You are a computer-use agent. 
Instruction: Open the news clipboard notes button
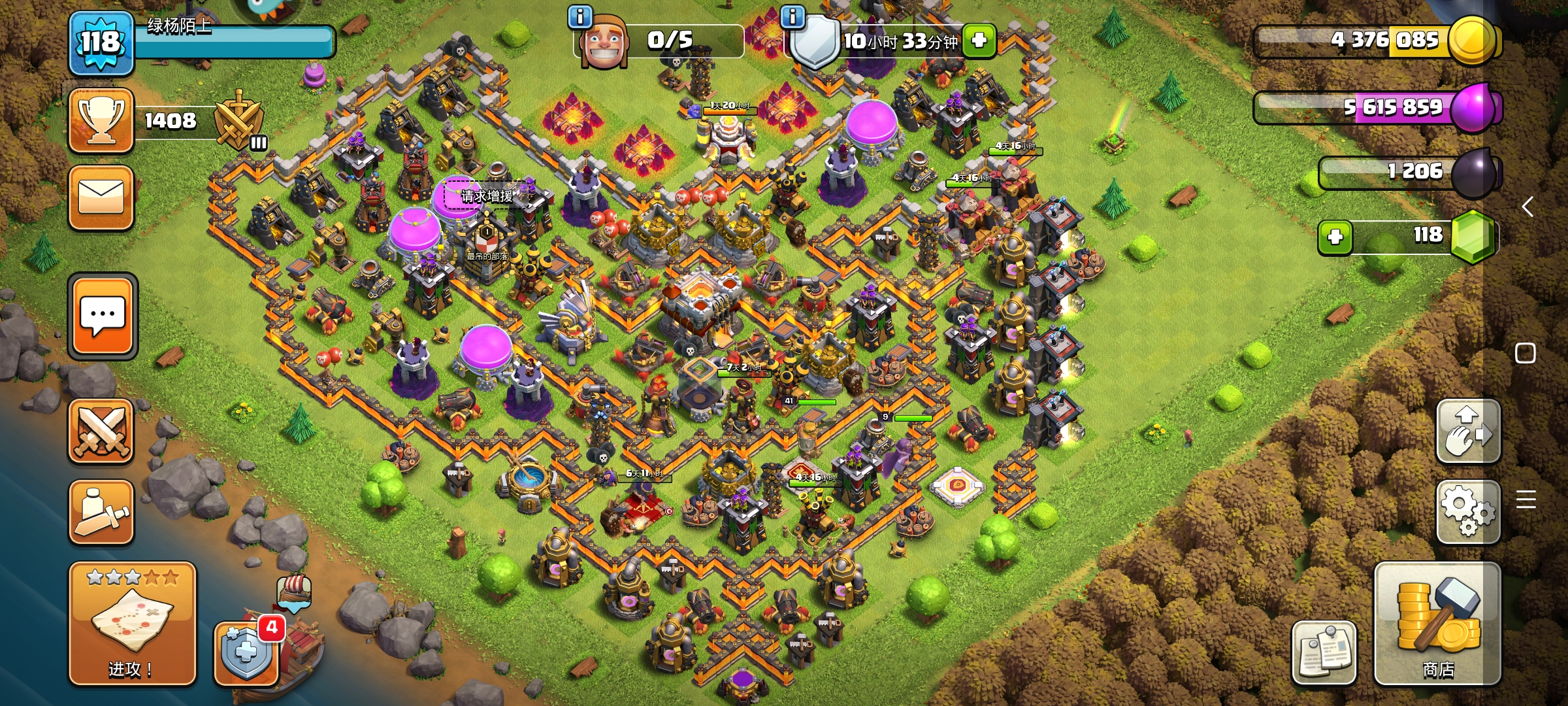click(x=1324, y=652)
